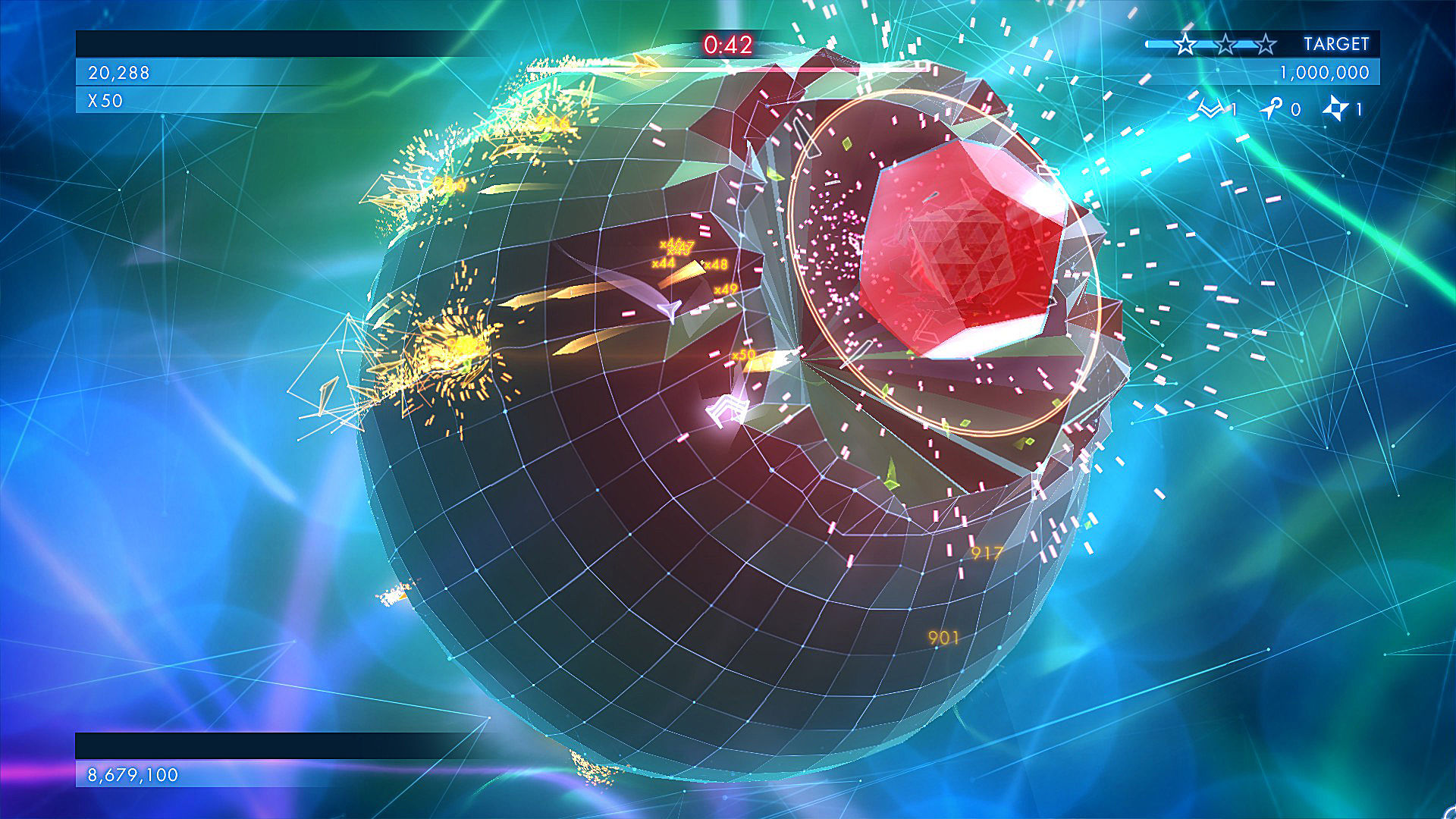The width and height of the screenshot is (1456, 819).
Task: Select the second star rating icon
Action: click(1225, 43)
